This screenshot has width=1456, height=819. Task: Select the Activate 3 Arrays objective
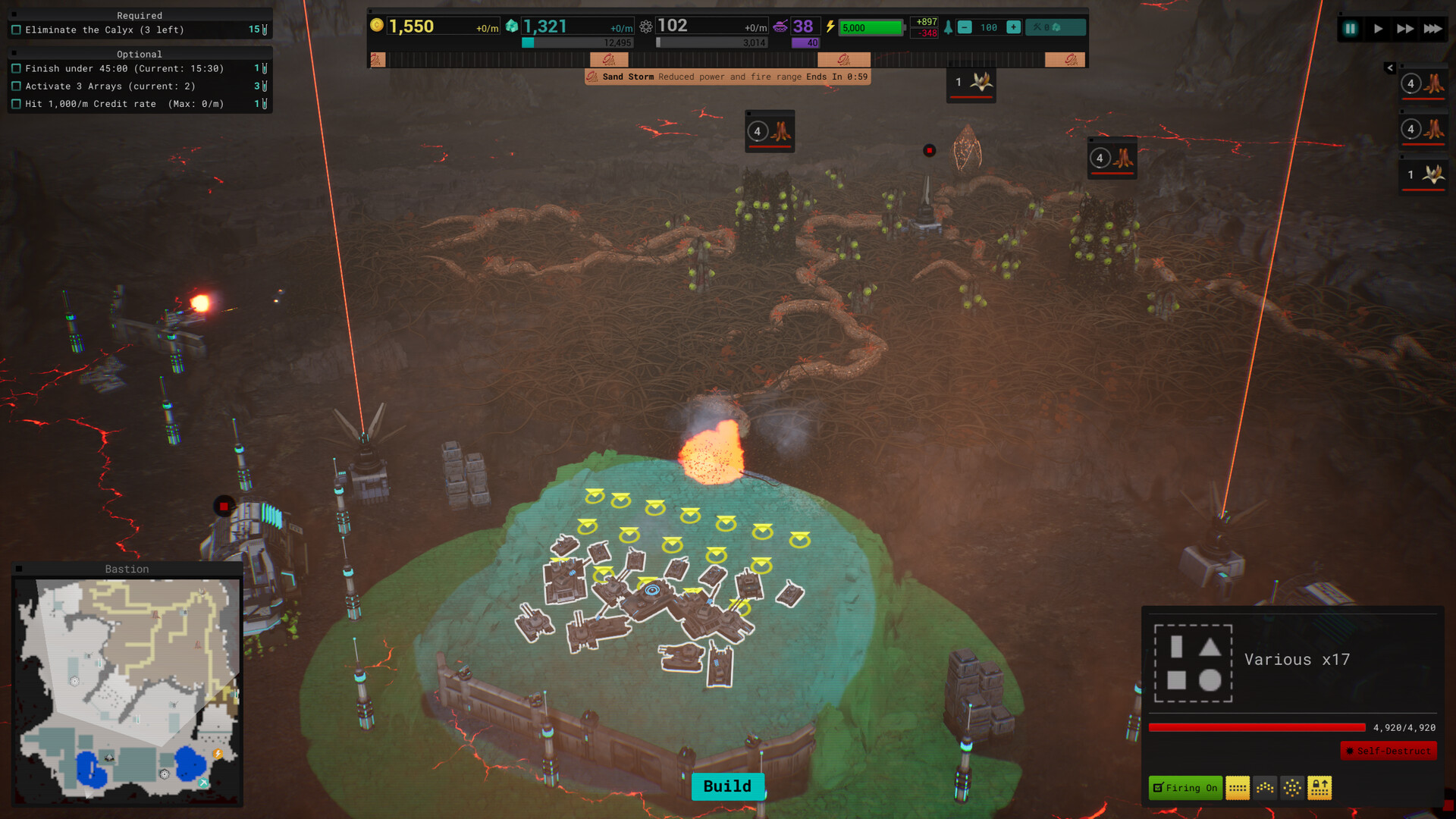[110, 86]
